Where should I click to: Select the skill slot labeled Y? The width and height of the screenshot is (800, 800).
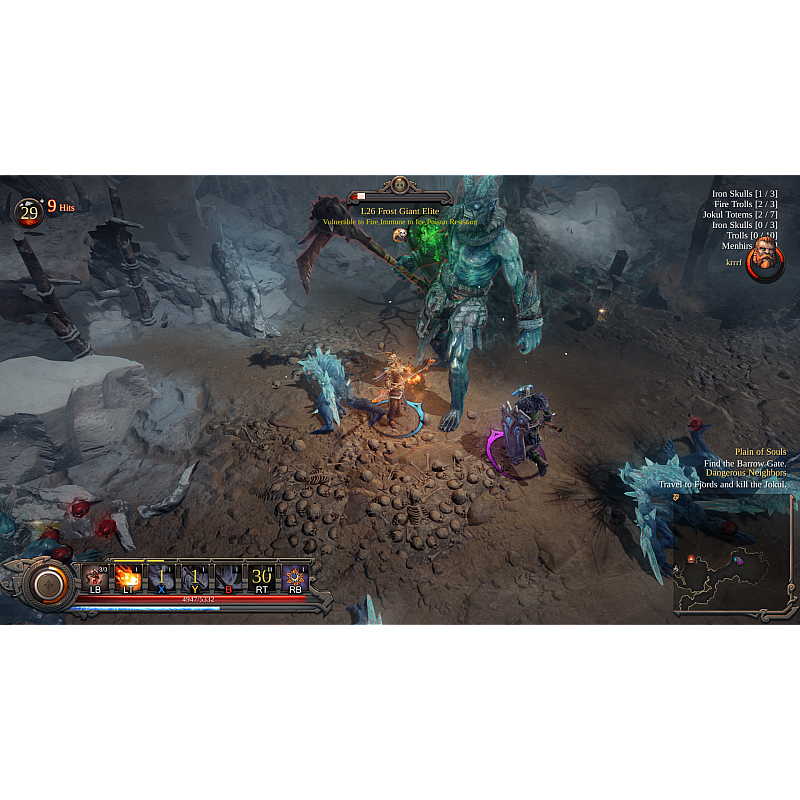tap(194, 577)
